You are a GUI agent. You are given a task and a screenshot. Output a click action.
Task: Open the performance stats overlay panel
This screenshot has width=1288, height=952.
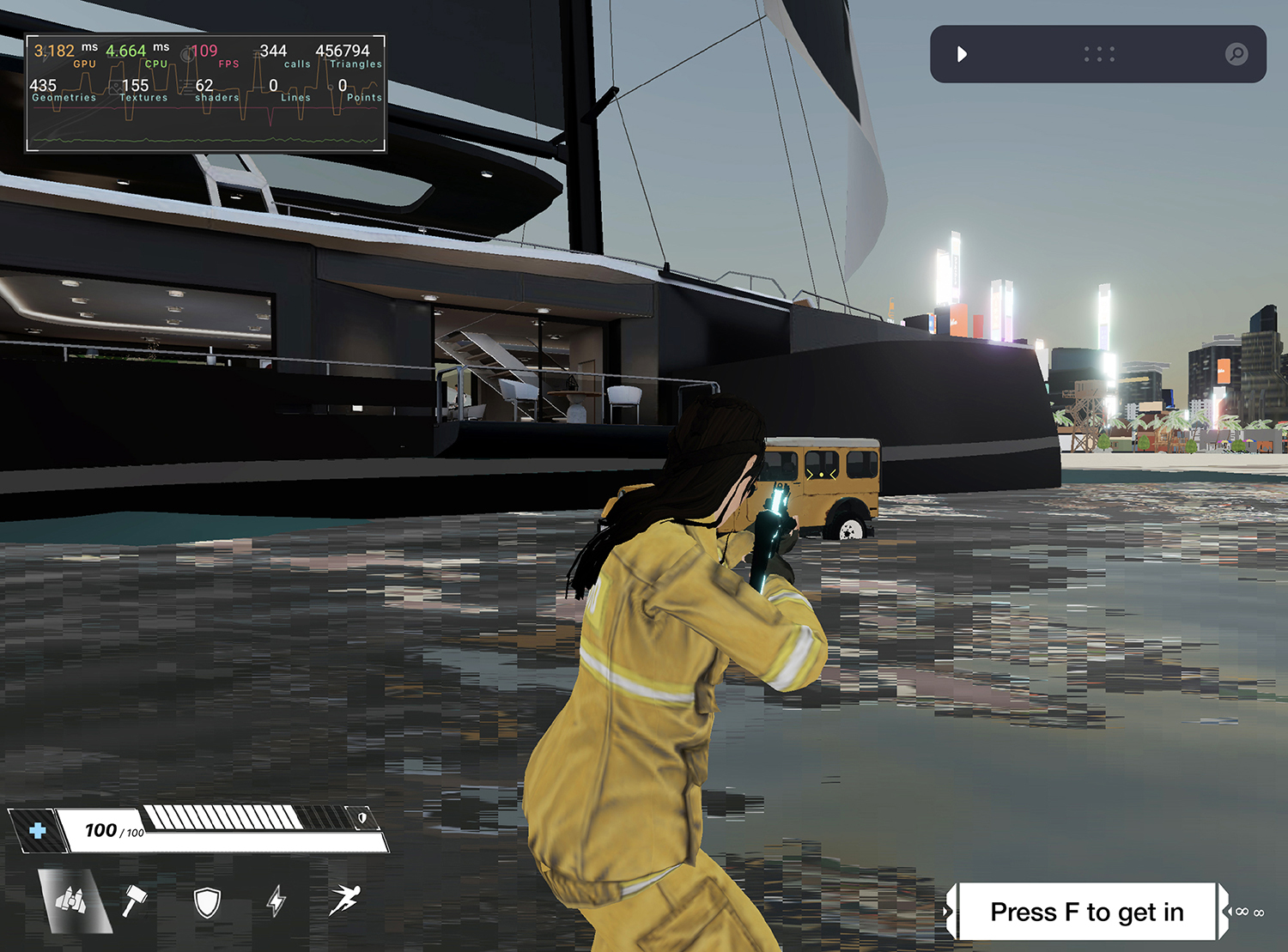[206, 94]
